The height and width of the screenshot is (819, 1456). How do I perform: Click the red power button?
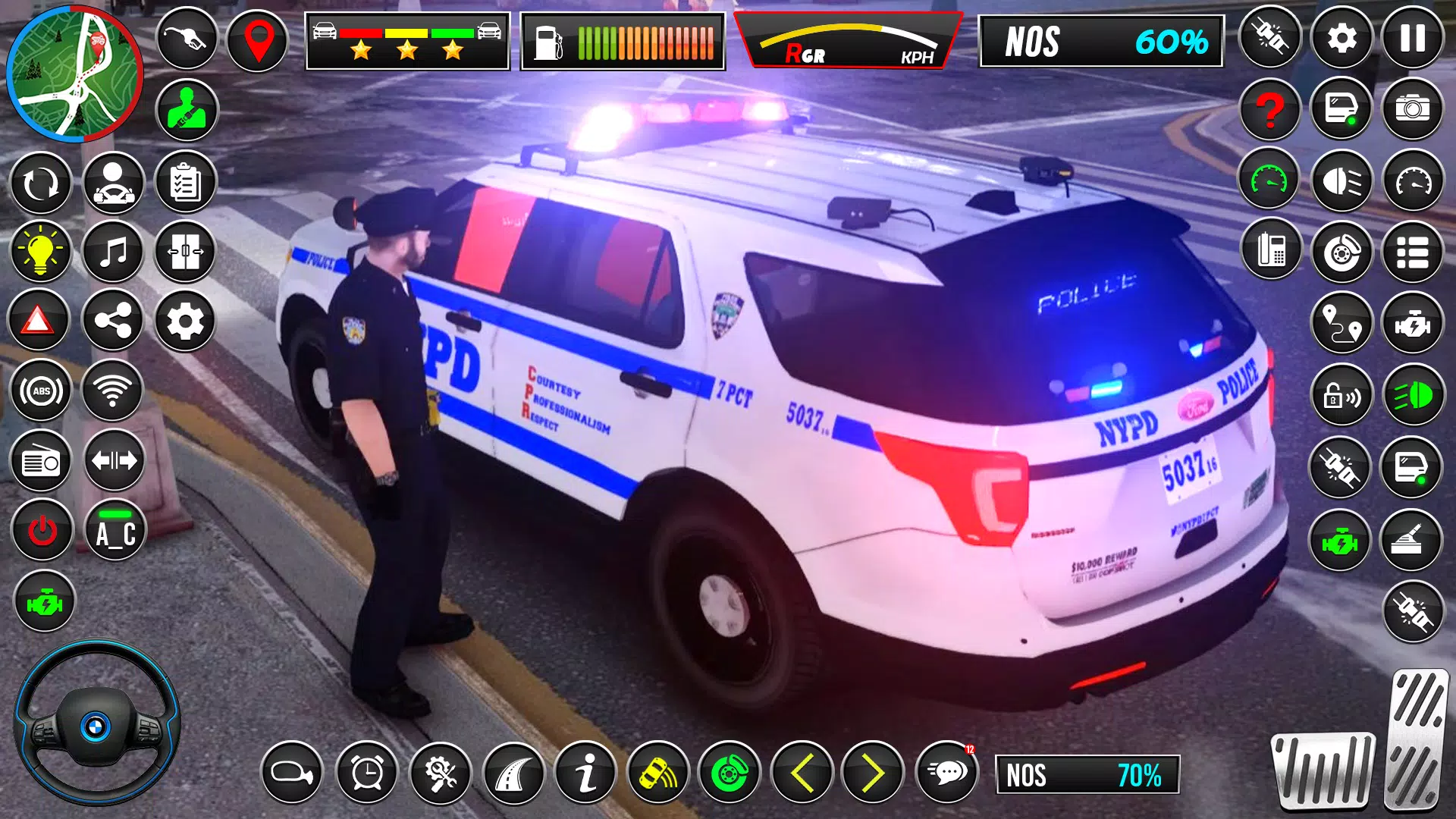42,531
